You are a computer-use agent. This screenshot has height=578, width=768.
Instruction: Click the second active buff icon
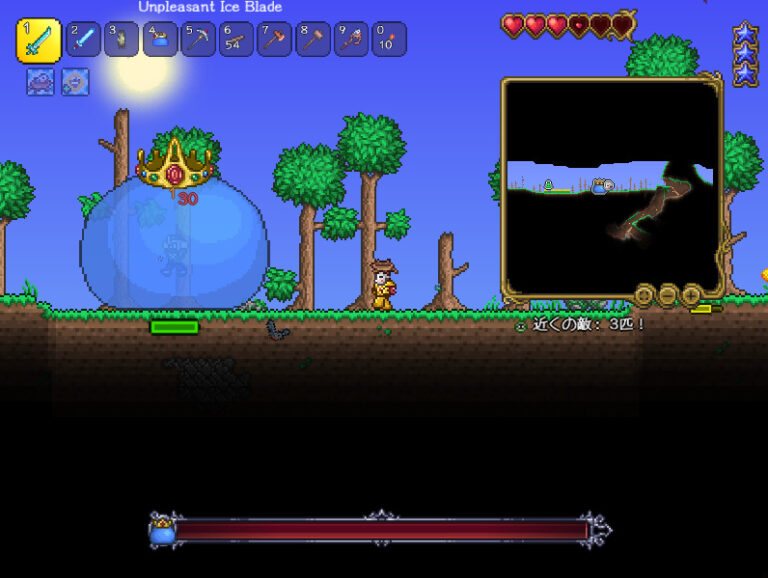pyautogui.click(x=75, y=82)
